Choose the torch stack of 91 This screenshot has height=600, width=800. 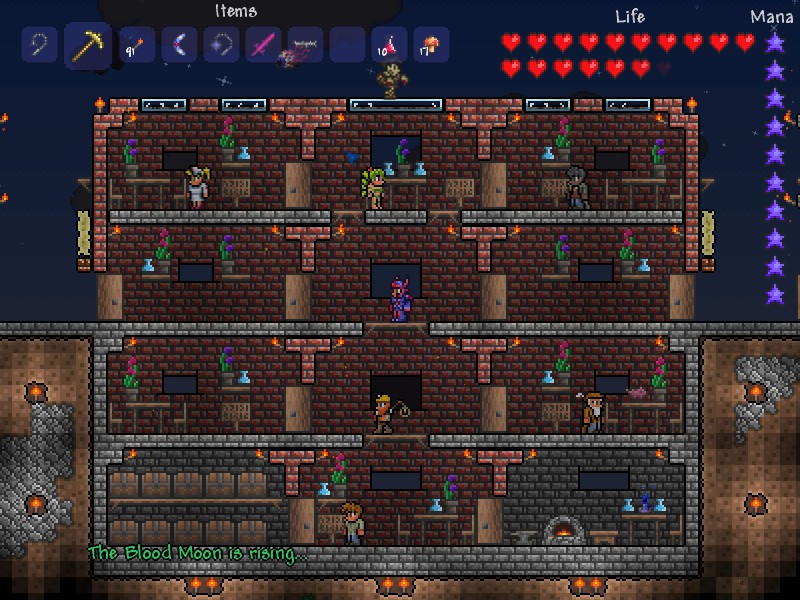coord(137,45)
